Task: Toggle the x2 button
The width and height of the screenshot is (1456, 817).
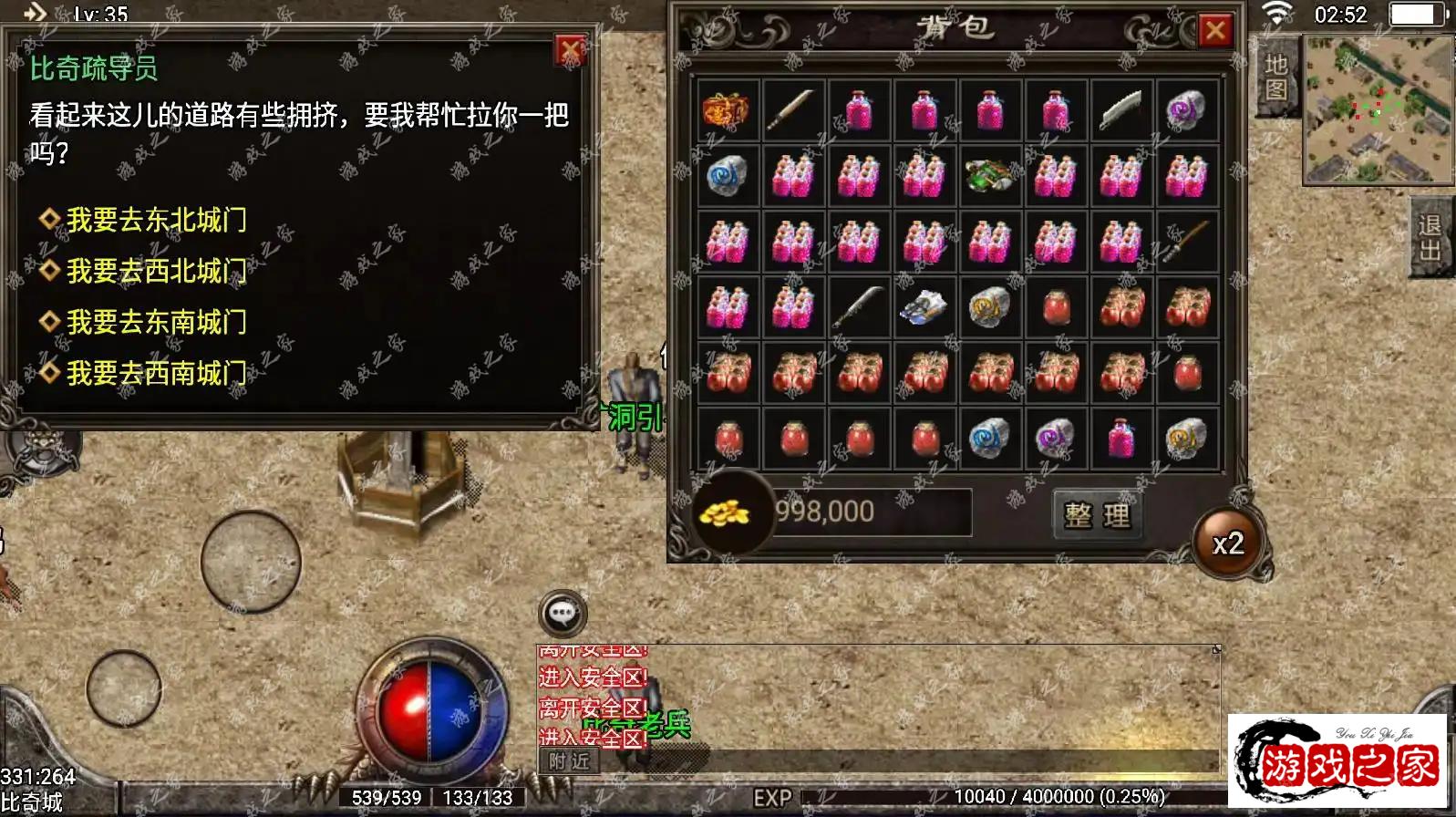Action: [1228, 543]
